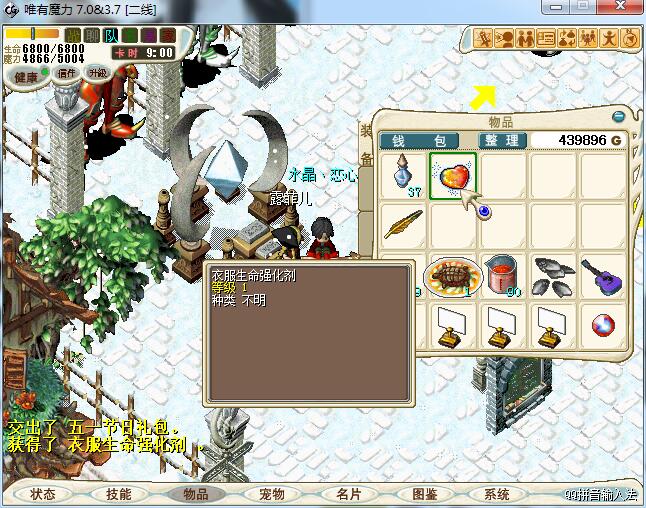Open the 宠物 pets menu
Viewport: 646px width, 508px height.
pyautogui.click(x=272, y=494)
